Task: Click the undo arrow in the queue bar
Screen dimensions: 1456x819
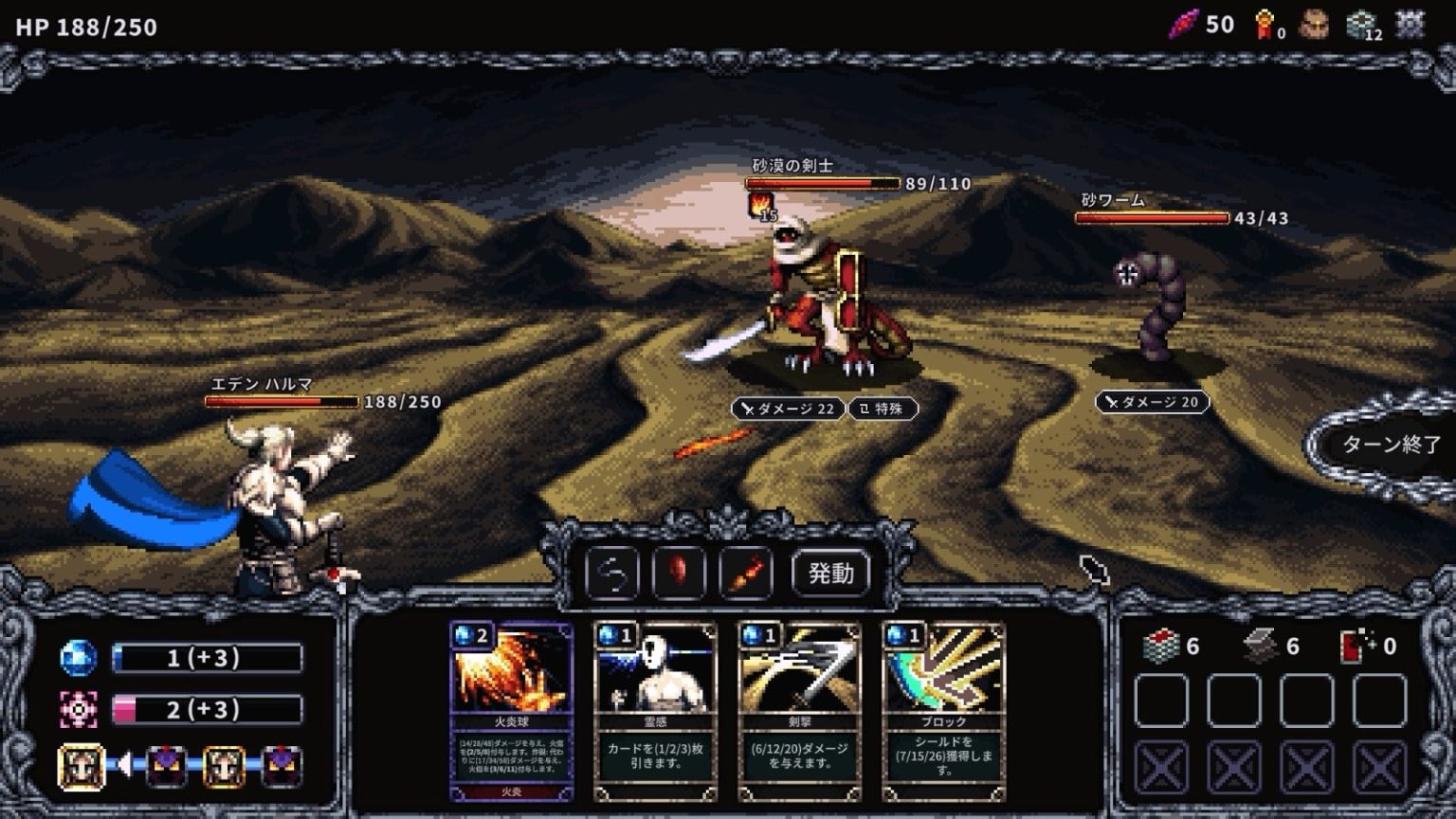Action: (612, 573)
